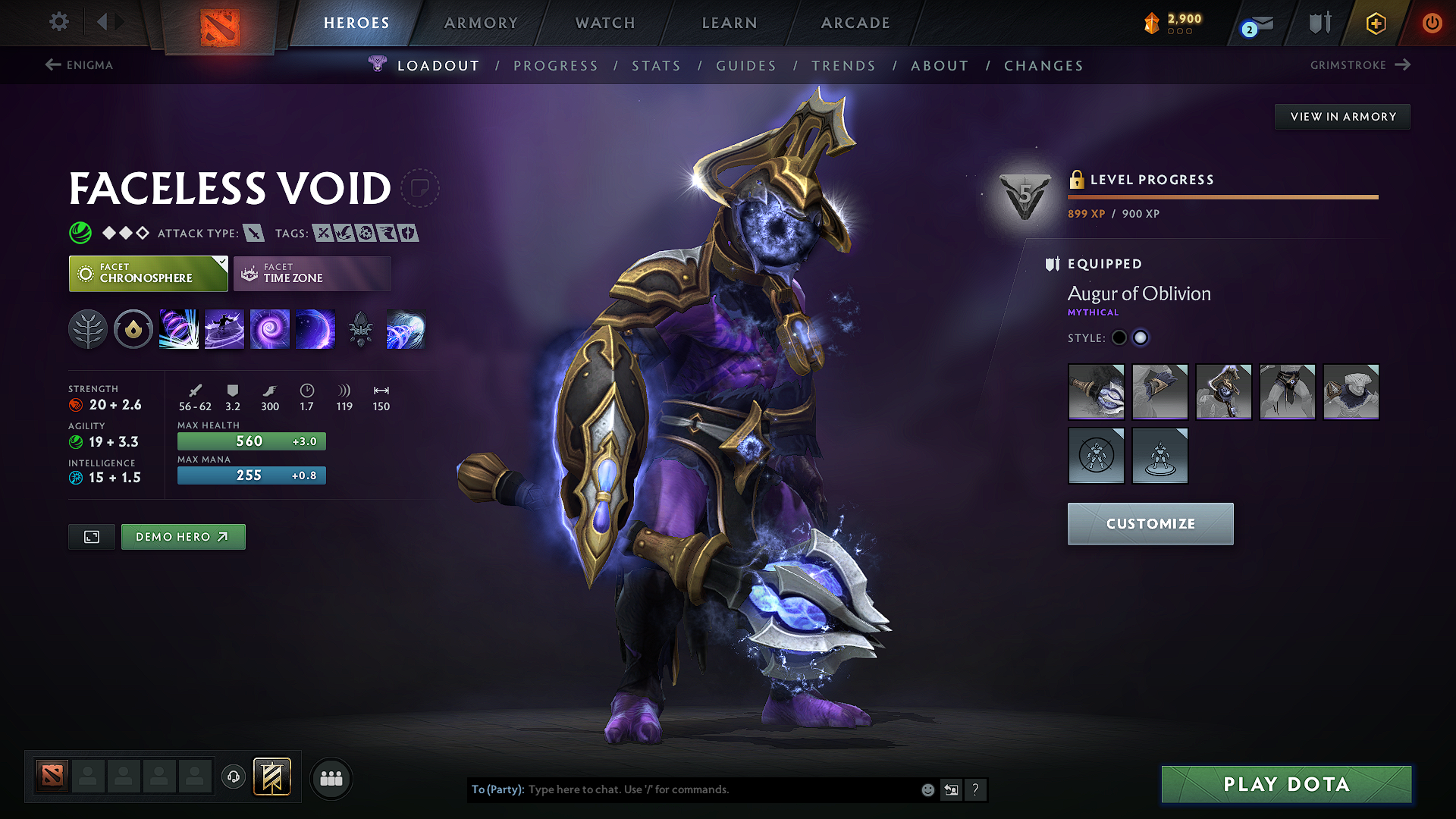Click the emoticon icon in chat bar
Viewport: 1456px width, 819px height.
(927, 789)
